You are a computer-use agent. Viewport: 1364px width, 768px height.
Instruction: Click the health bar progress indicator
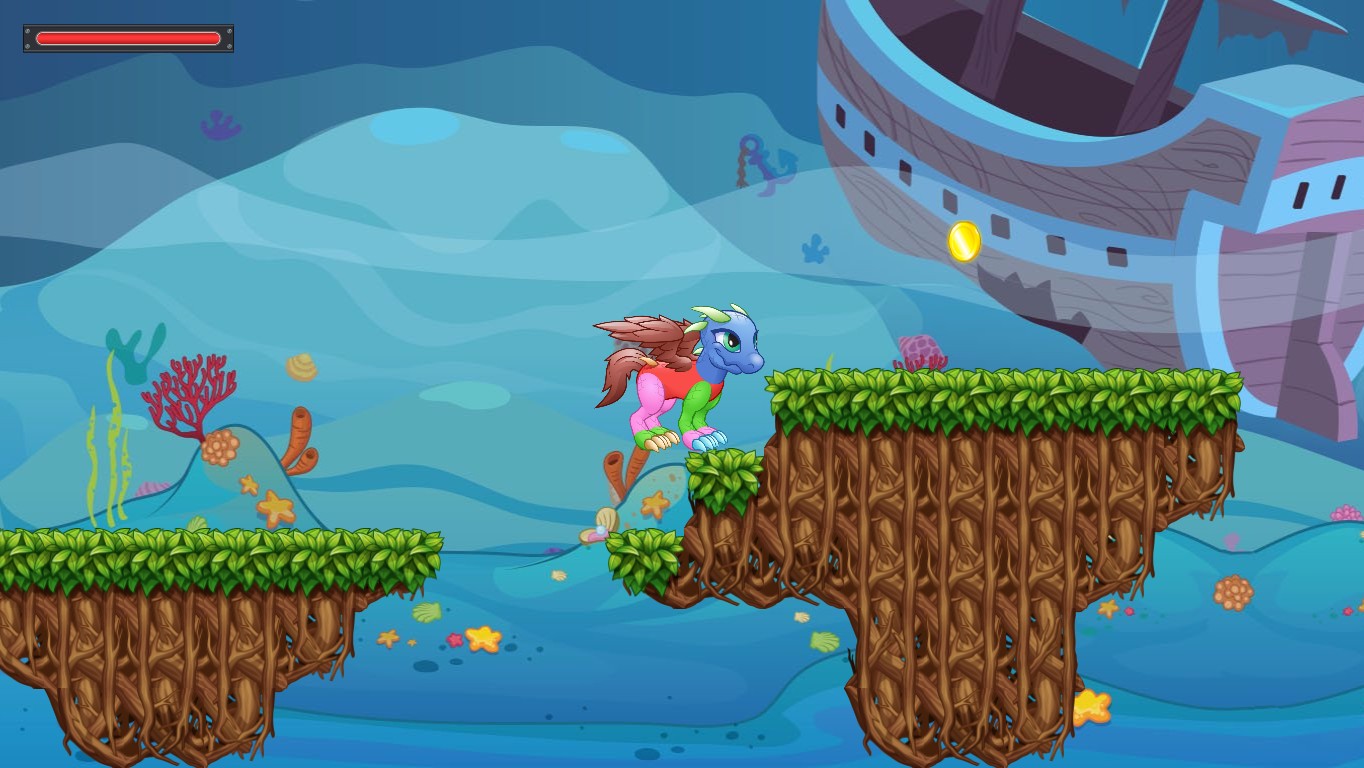pyautogui.click(x=128, y=37)
